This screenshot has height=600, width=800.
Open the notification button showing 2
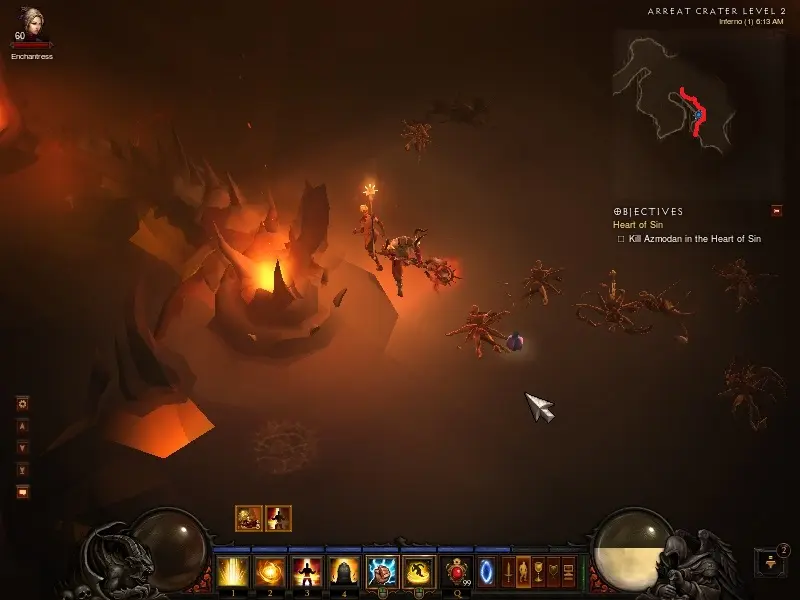(771, 562)
